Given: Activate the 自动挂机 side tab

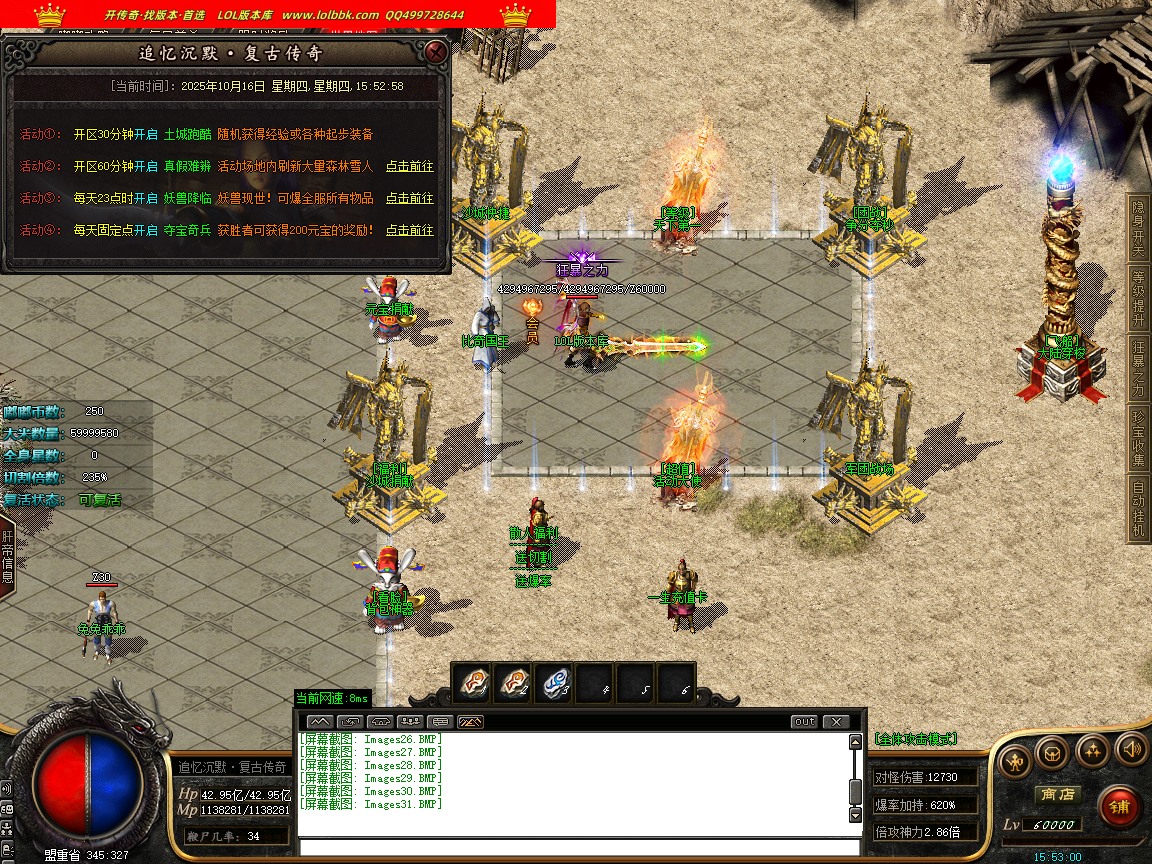Looking at the screenshot, I should 1138,508.
